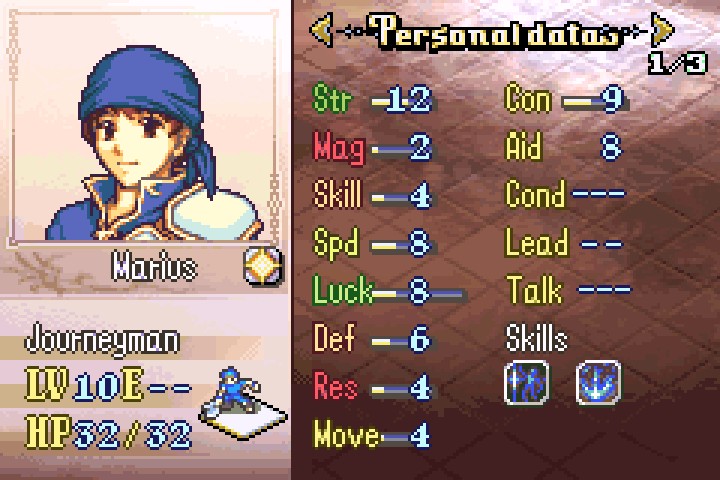
Task: Select the Mag stat label
Action: 338,147
